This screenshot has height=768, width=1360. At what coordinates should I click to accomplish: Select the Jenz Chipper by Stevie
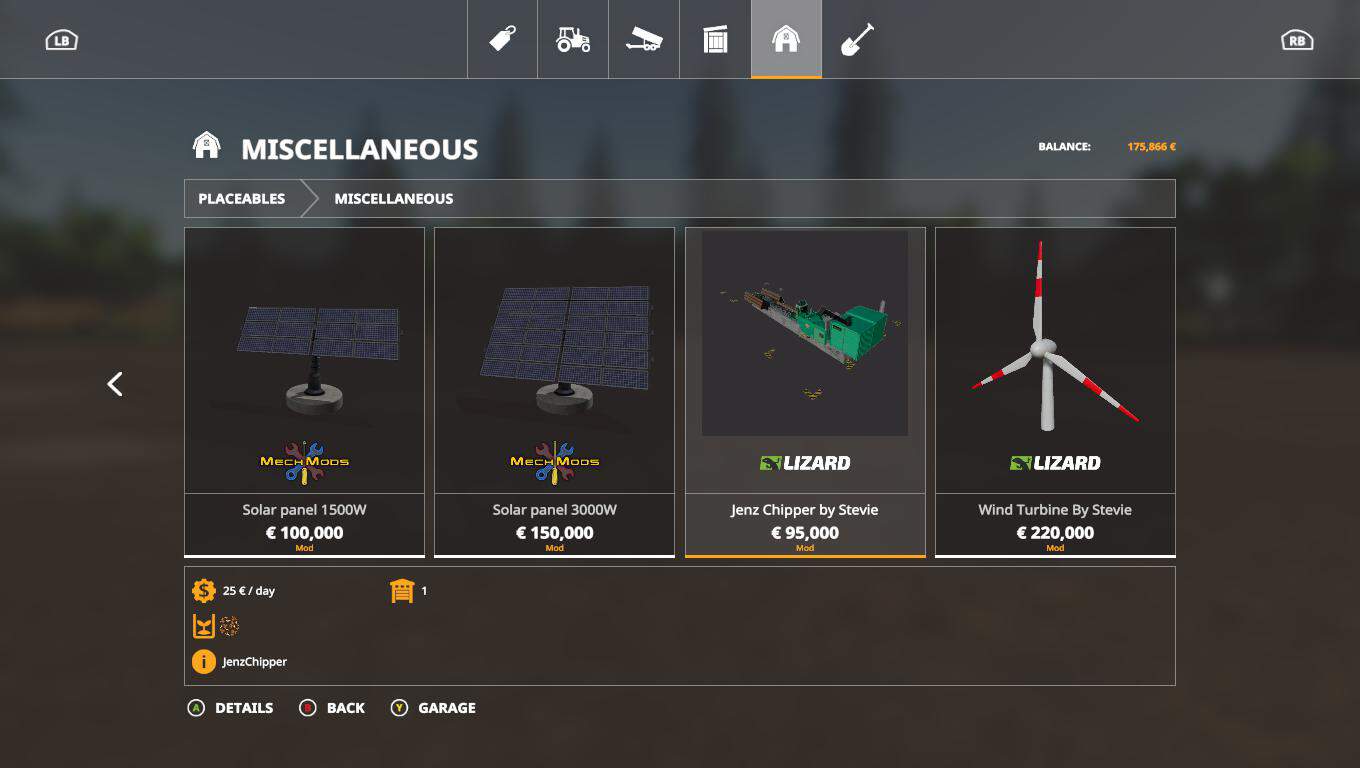(805, 391)
